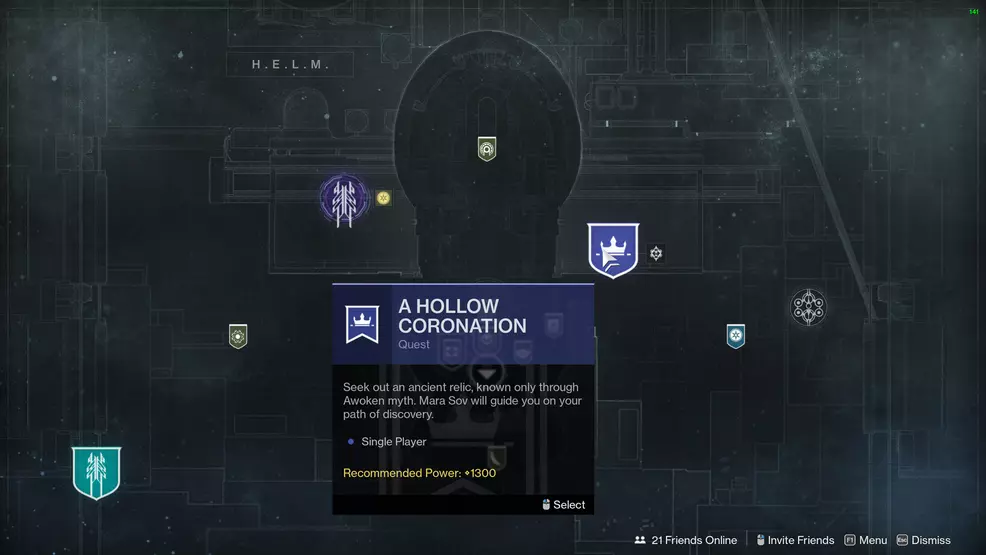The width and height of the screenshot is (986, 555).
Task: Click the A Hollow Coronation quest tooltip
Action: point(463,398)
